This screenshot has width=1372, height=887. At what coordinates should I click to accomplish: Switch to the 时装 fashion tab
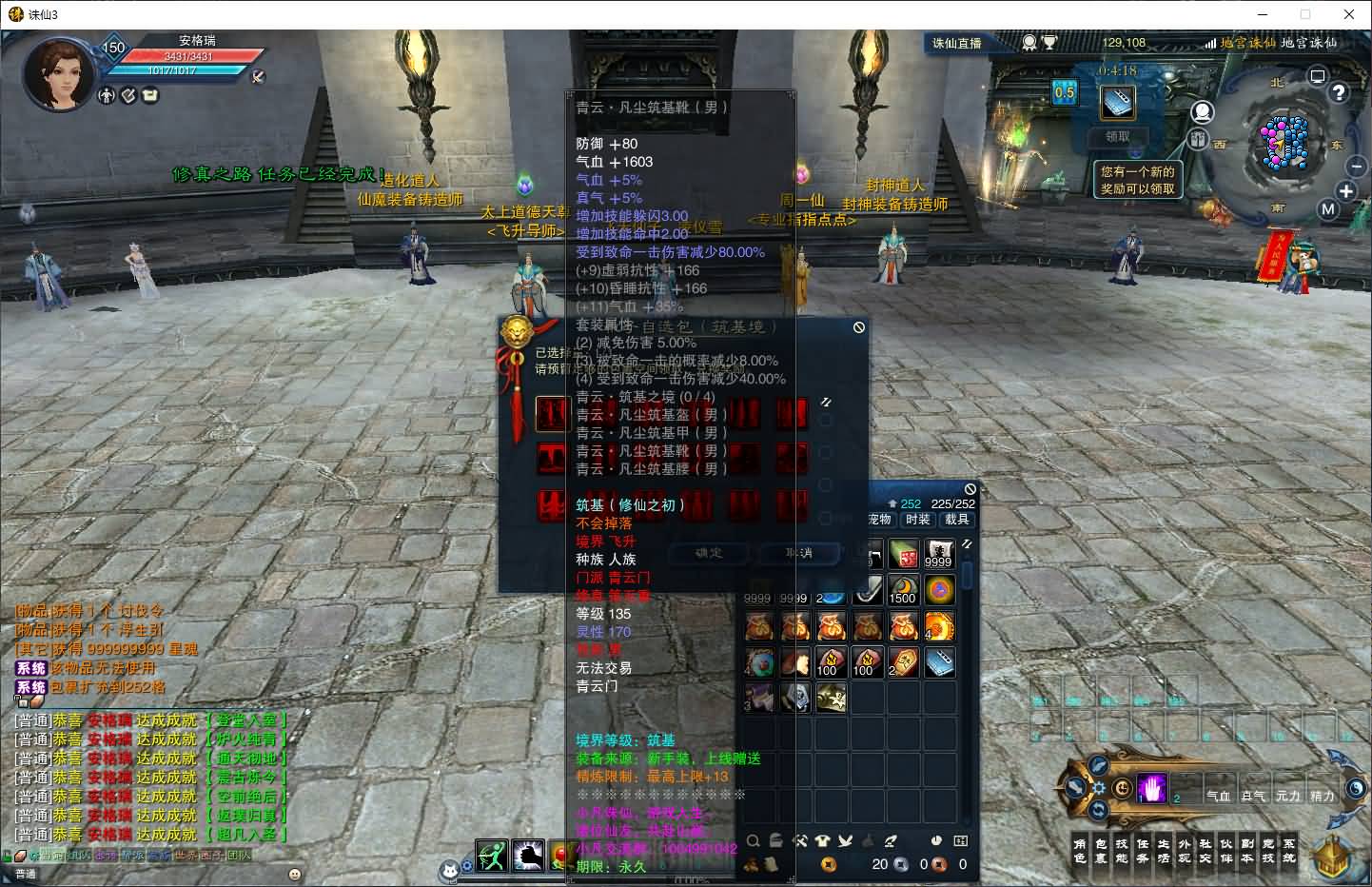coord(918,520)
